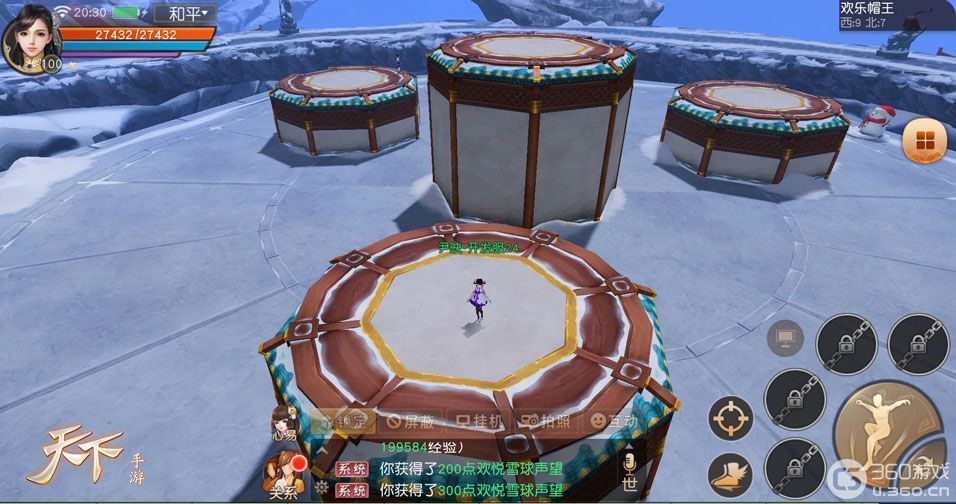956x504 pixels.
Task: Open the player portrait character sheet
Action: [x=31, y=39]
